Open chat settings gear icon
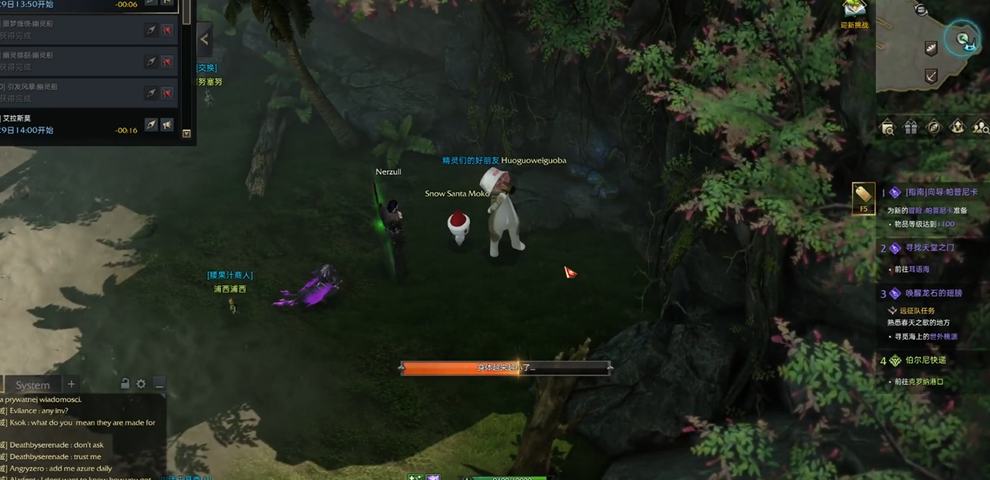 (141, 384)
